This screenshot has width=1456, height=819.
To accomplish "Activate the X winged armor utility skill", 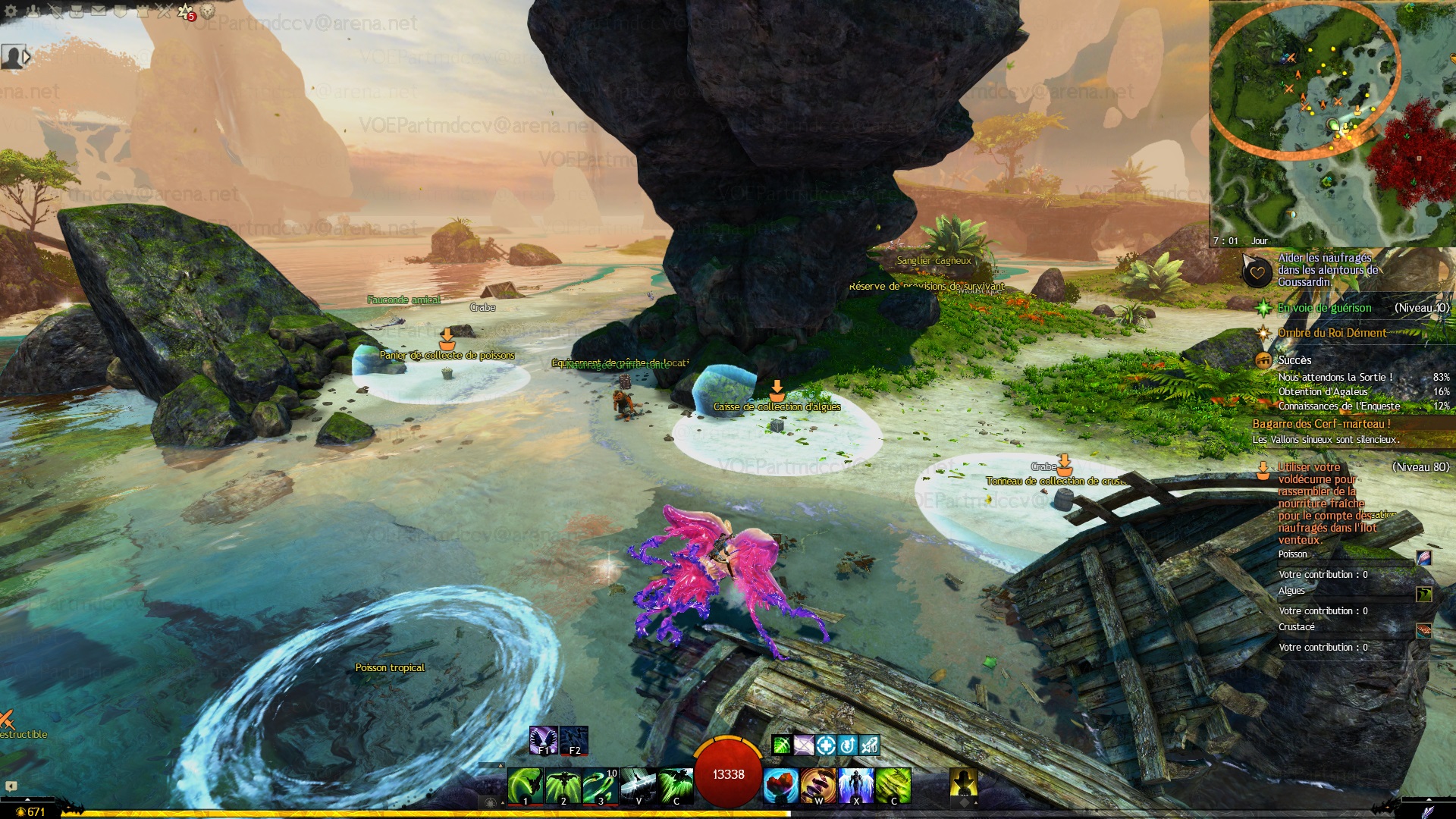I will (x=855, y=786).
